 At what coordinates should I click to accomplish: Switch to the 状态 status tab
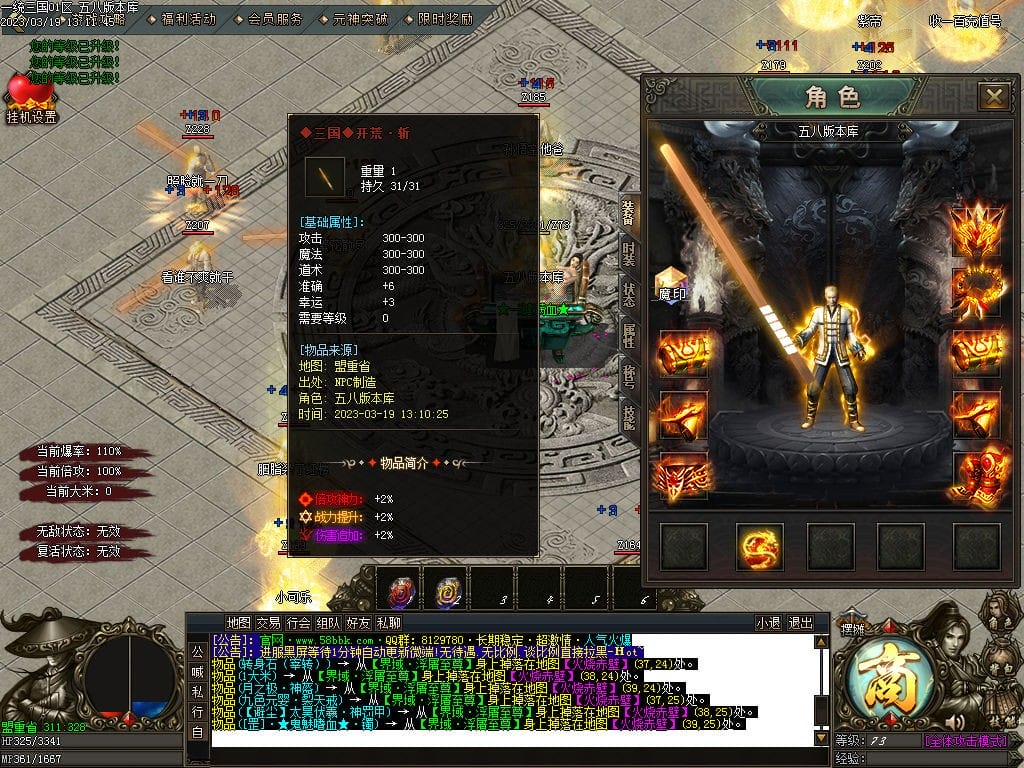628,295
